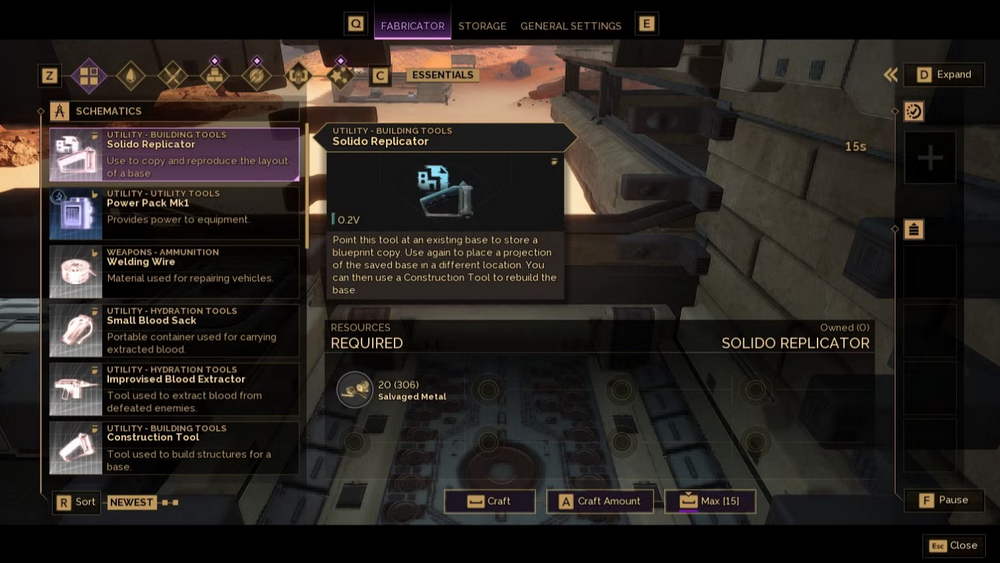1000x563 pixels.
Task: Select the four-squares all-items category
Action: (x=89, y=75)
